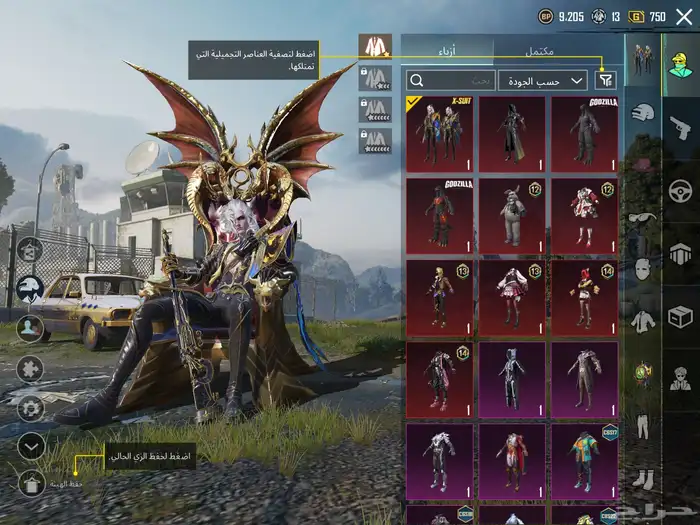Select the grey Godzilla suit in top row
The height and width of the screenshot is (525, 700).
tap(583, 133)
